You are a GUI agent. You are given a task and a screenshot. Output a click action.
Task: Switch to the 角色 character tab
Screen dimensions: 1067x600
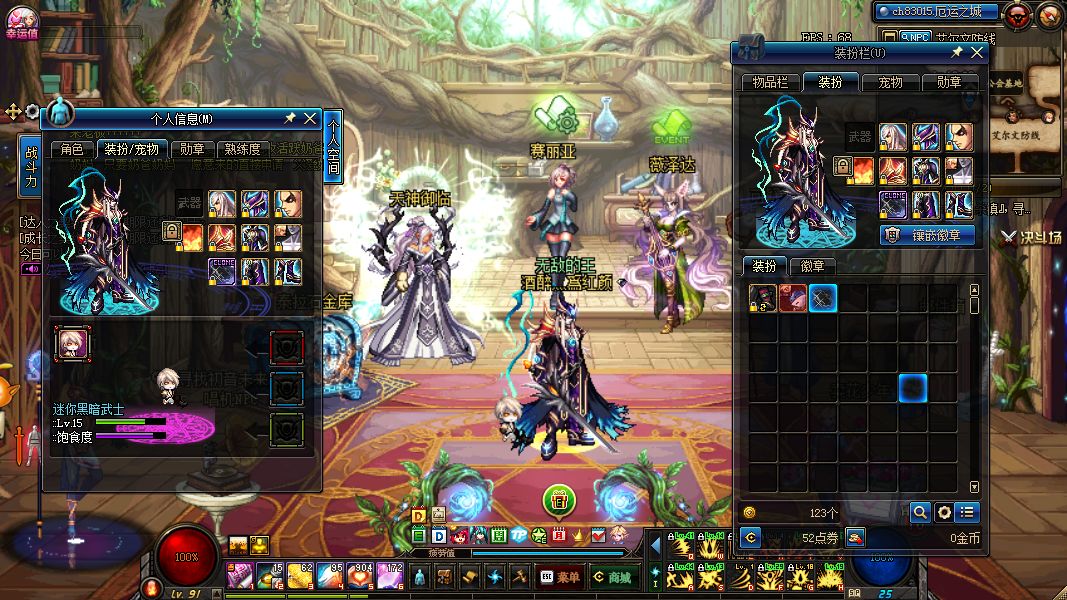[x=72, y=149]
